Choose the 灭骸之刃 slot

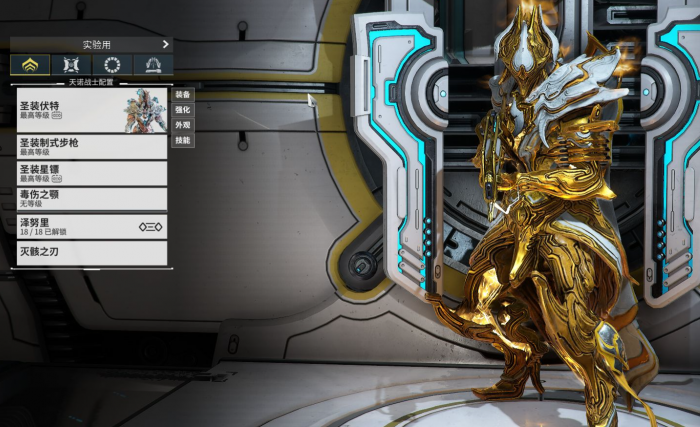(91, 252)
